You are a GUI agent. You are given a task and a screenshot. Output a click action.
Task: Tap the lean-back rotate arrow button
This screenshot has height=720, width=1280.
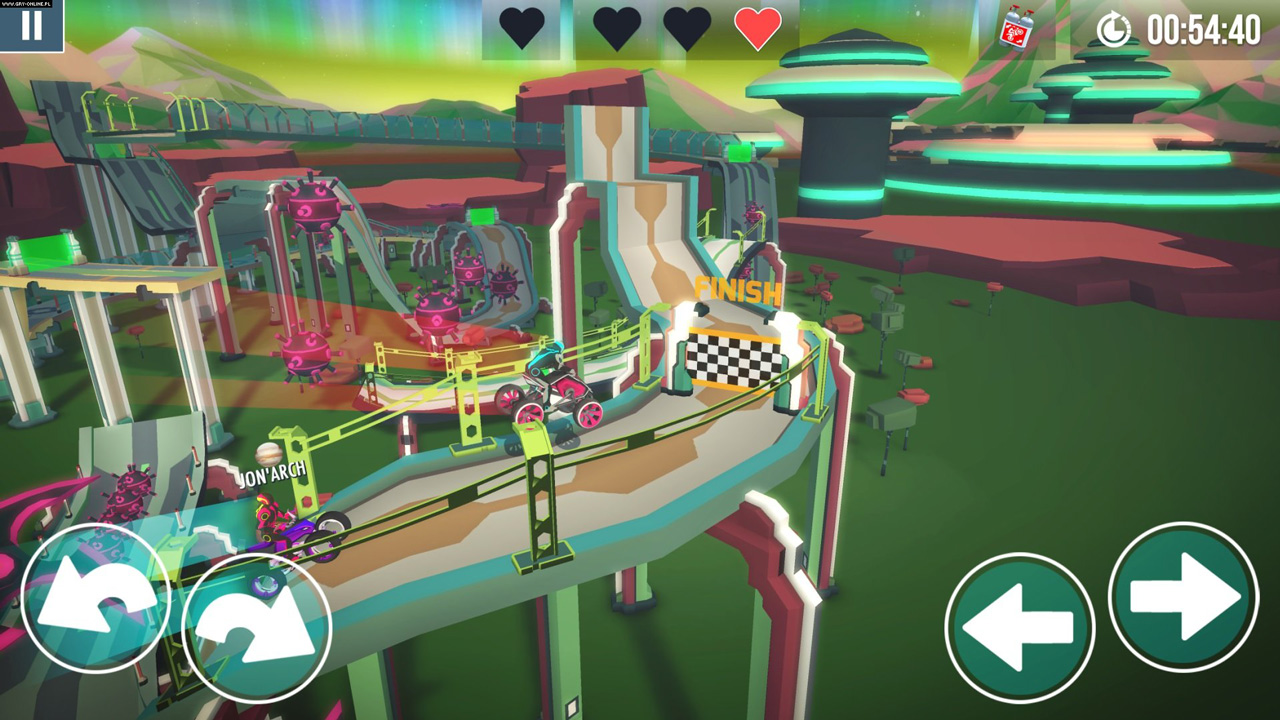point(96,598)
